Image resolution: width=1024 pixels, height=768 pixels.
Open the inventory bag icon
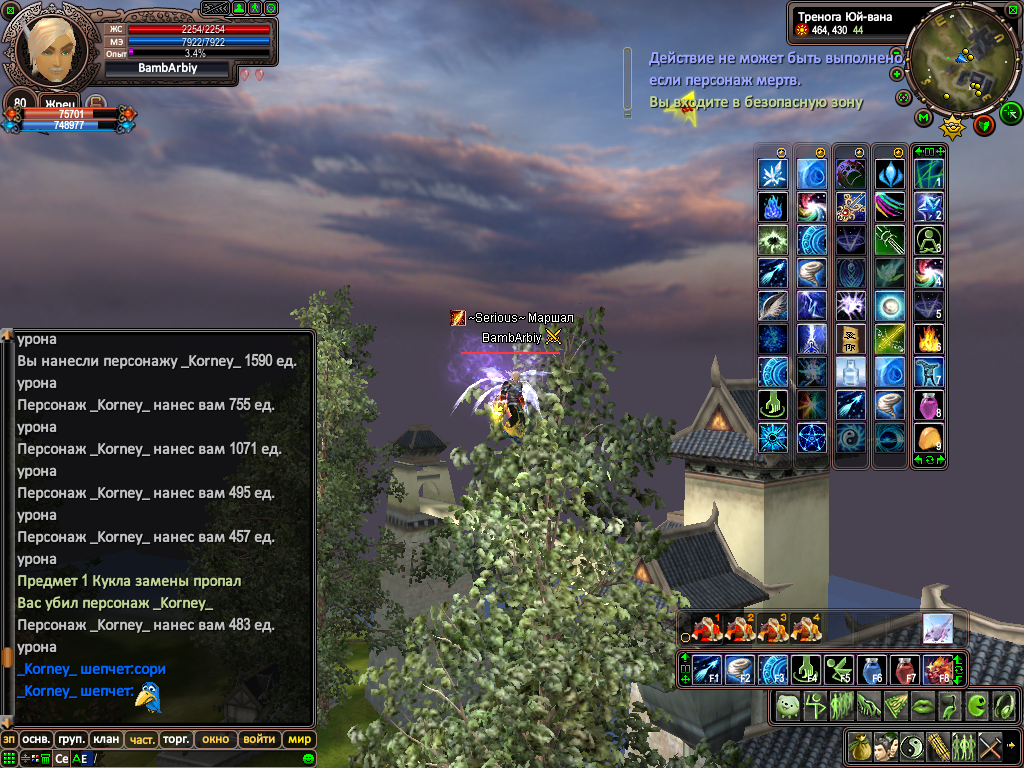pos(859,746)
